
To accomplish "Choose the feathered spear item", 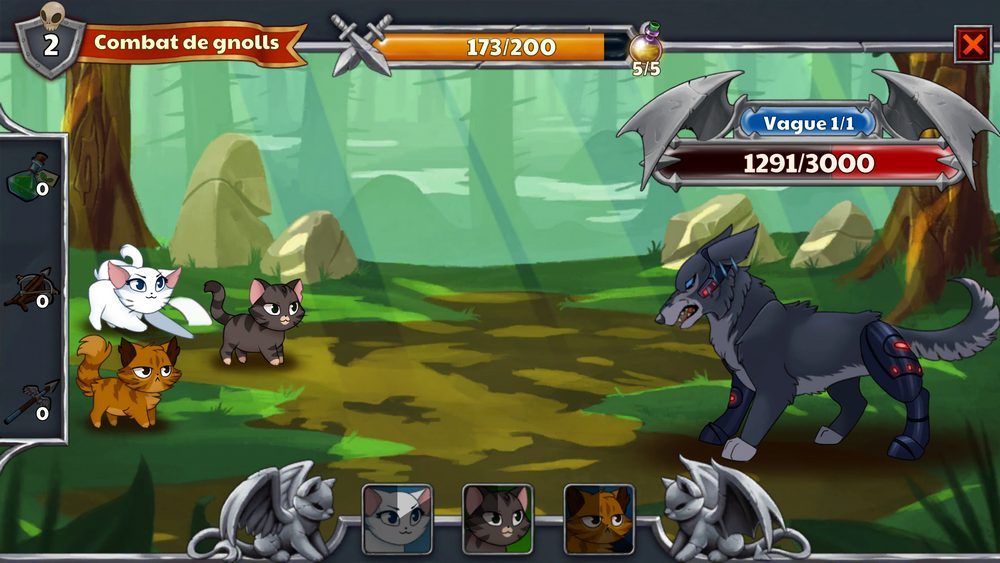I will 31,400.
